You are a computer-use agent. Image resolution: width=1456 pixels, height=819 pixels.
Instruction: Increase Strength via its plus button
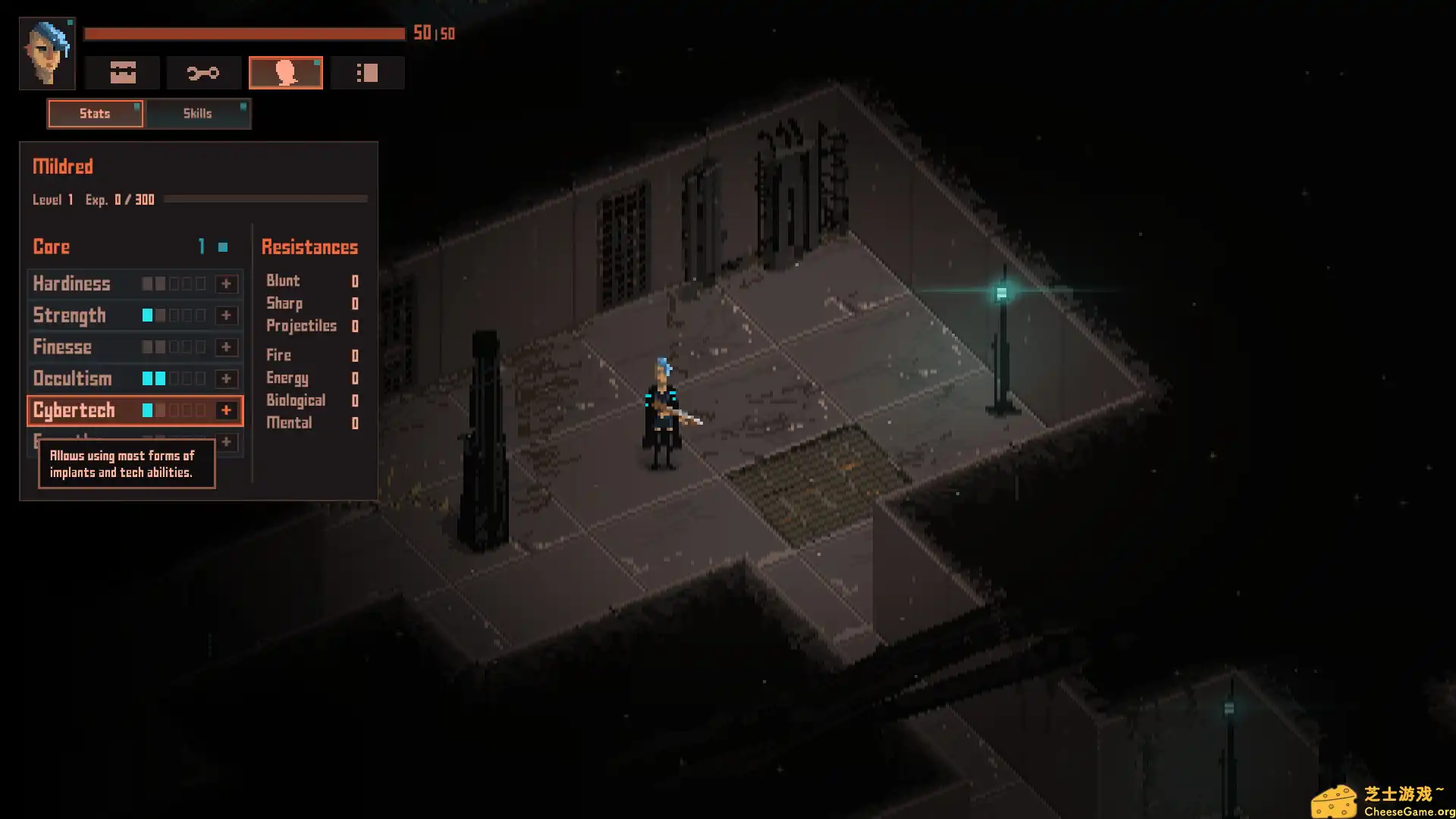point(225,315)
